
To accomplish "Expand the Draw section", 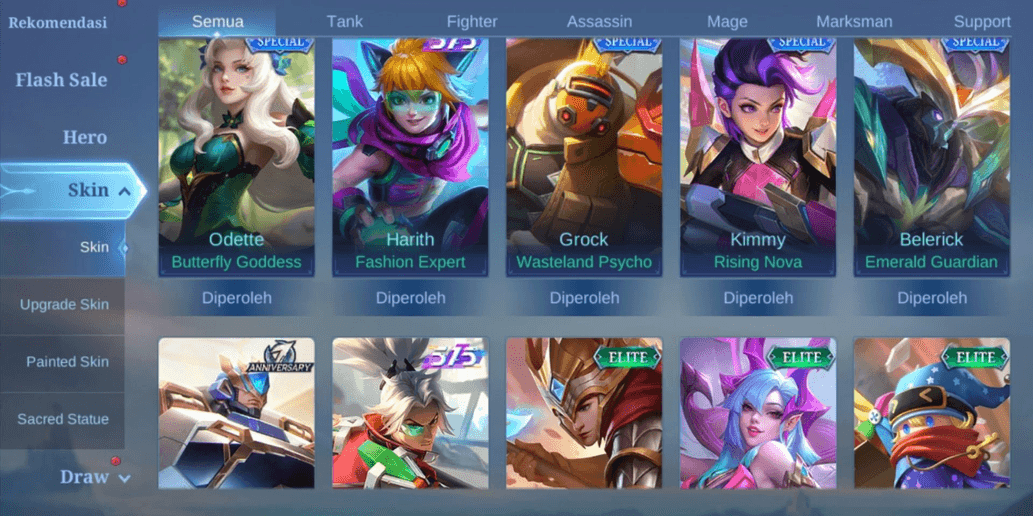I will [x=95, y=477].
